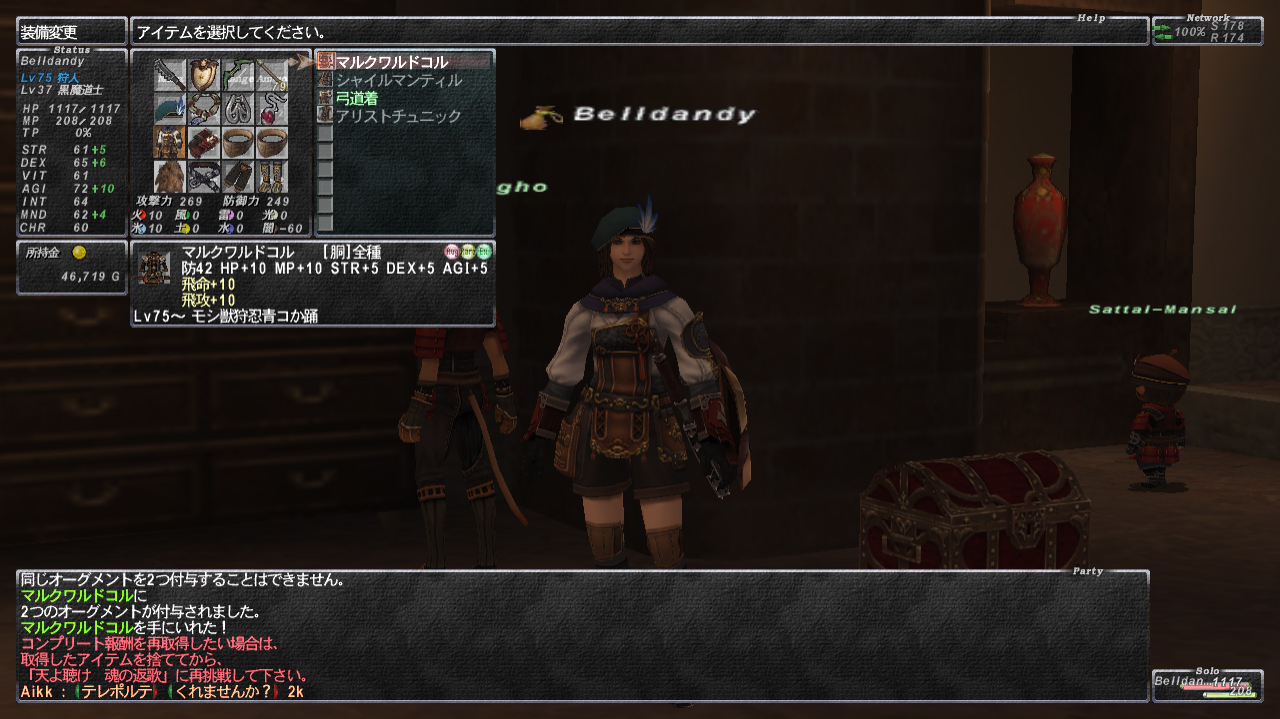Click the party chat log window
The width and height of the screenshot is (1280, 719).
coord(582,635)
